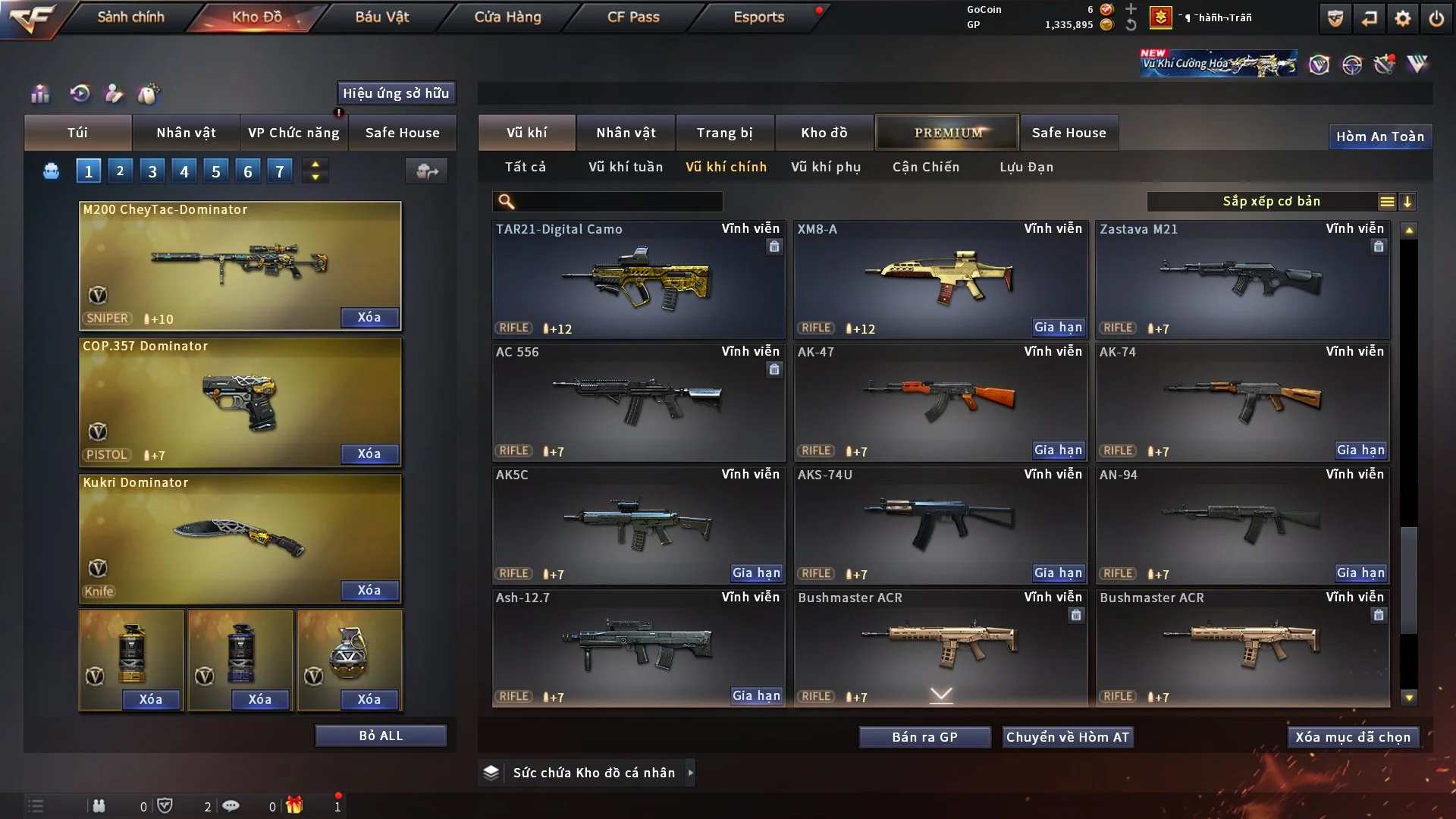Image resolution: width=1456 pixels, height=819 pixels.
Task: Show the Cận Chiến melee category
Action: pyautogui.click(x=926, y=167)
